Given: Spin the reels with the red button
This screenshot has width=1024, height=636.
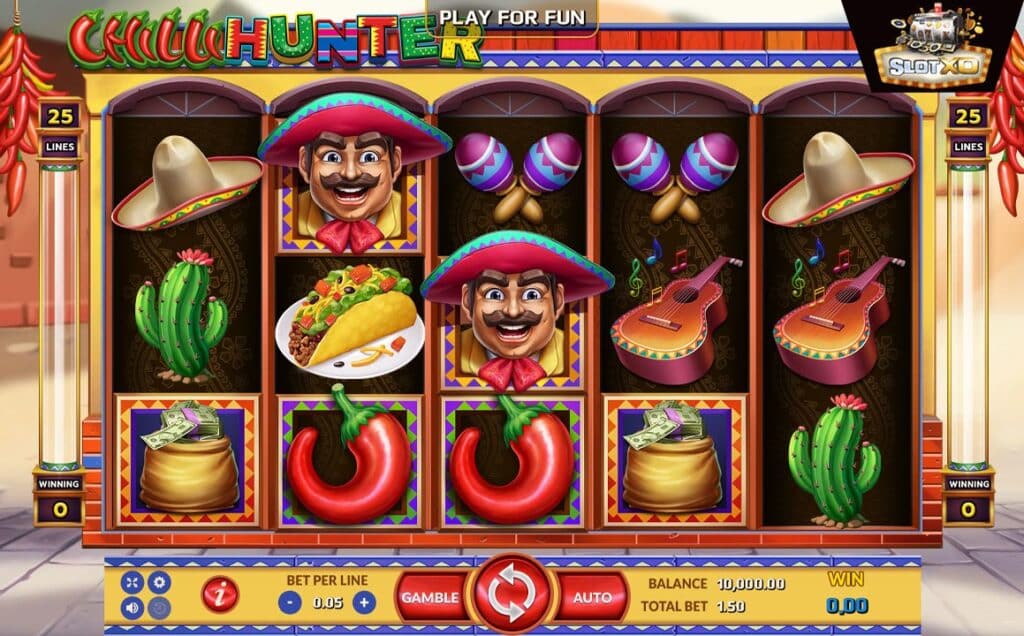Looking at the screenshot, I should (x=511, y=596).
